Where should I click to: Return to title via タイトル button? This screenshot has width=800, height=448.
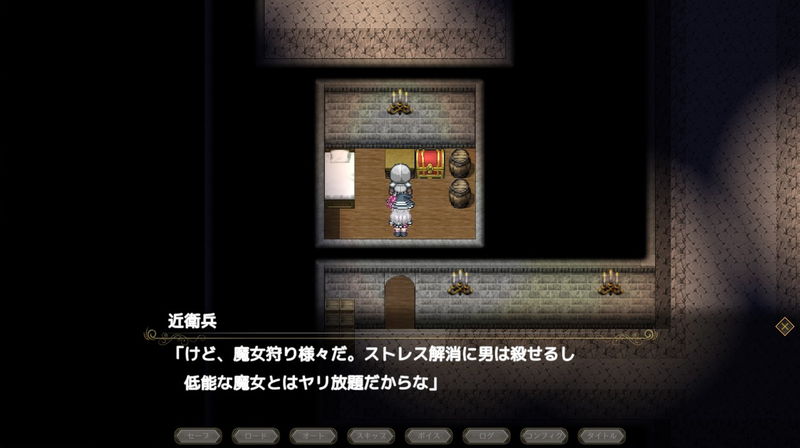click(603, 436)
